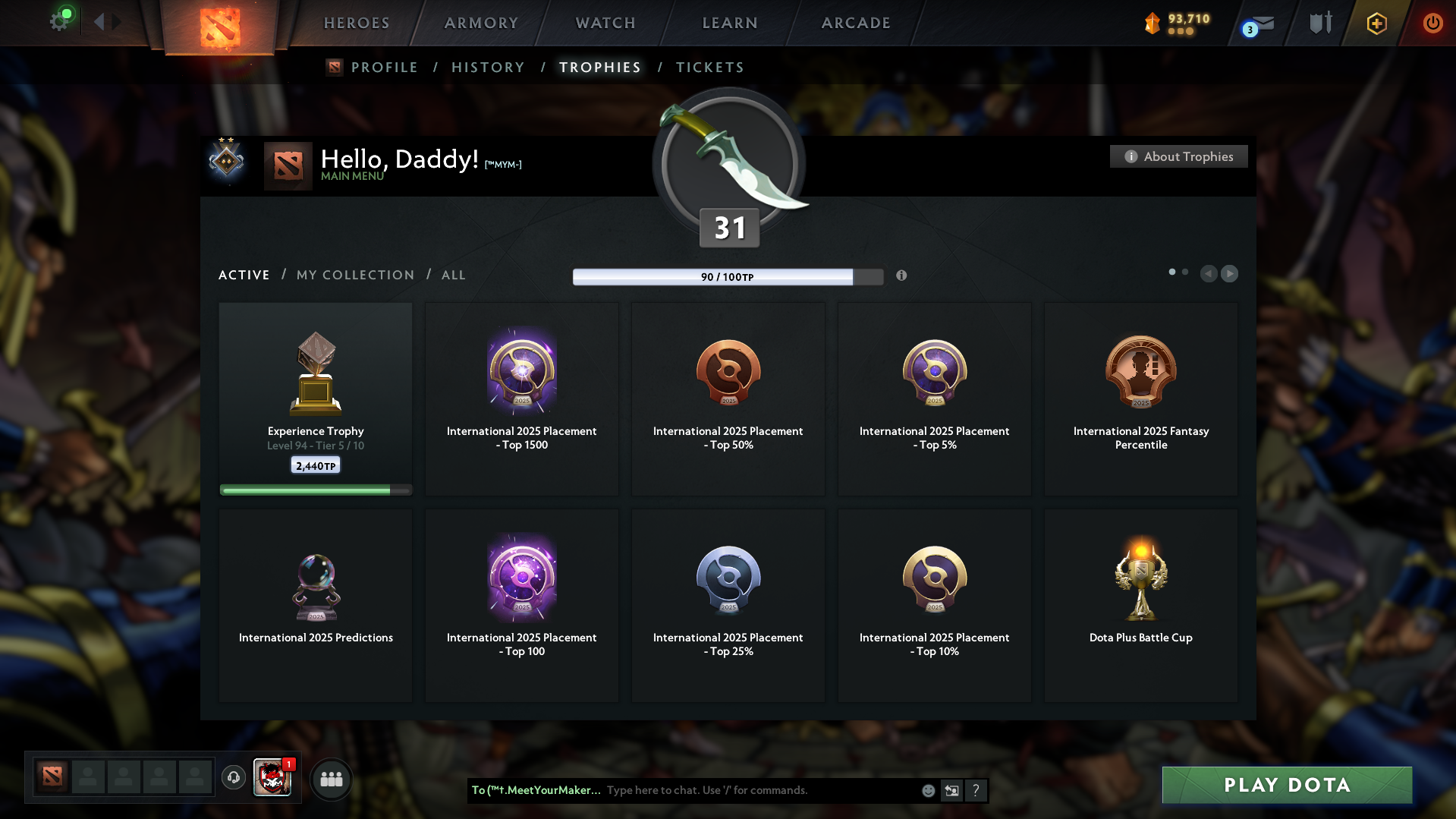Open the Heroes menu

coord(357,23)
